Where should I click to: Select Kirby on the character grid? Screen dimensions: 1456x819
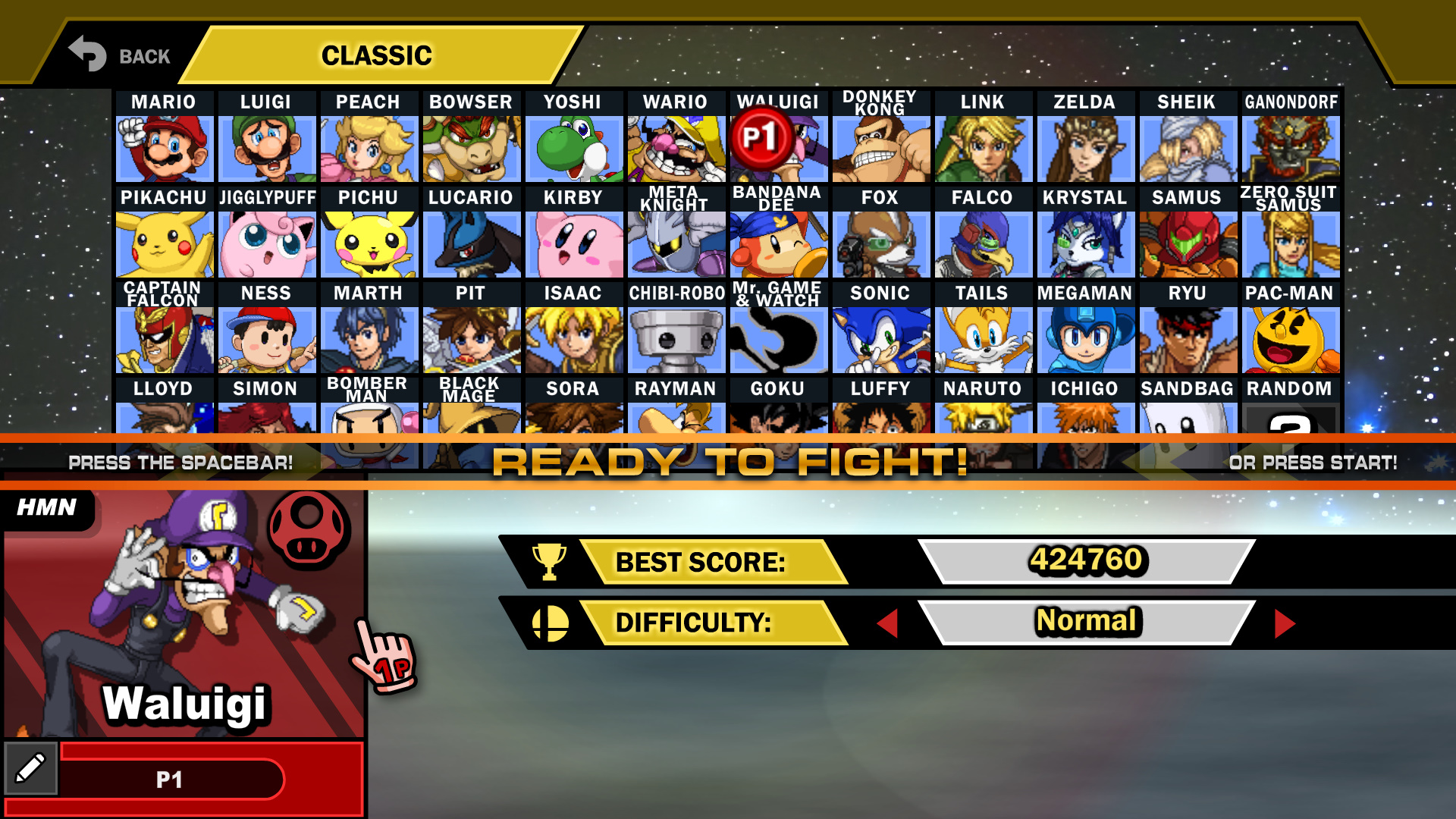pyautogui.click(x=574, y=243)
